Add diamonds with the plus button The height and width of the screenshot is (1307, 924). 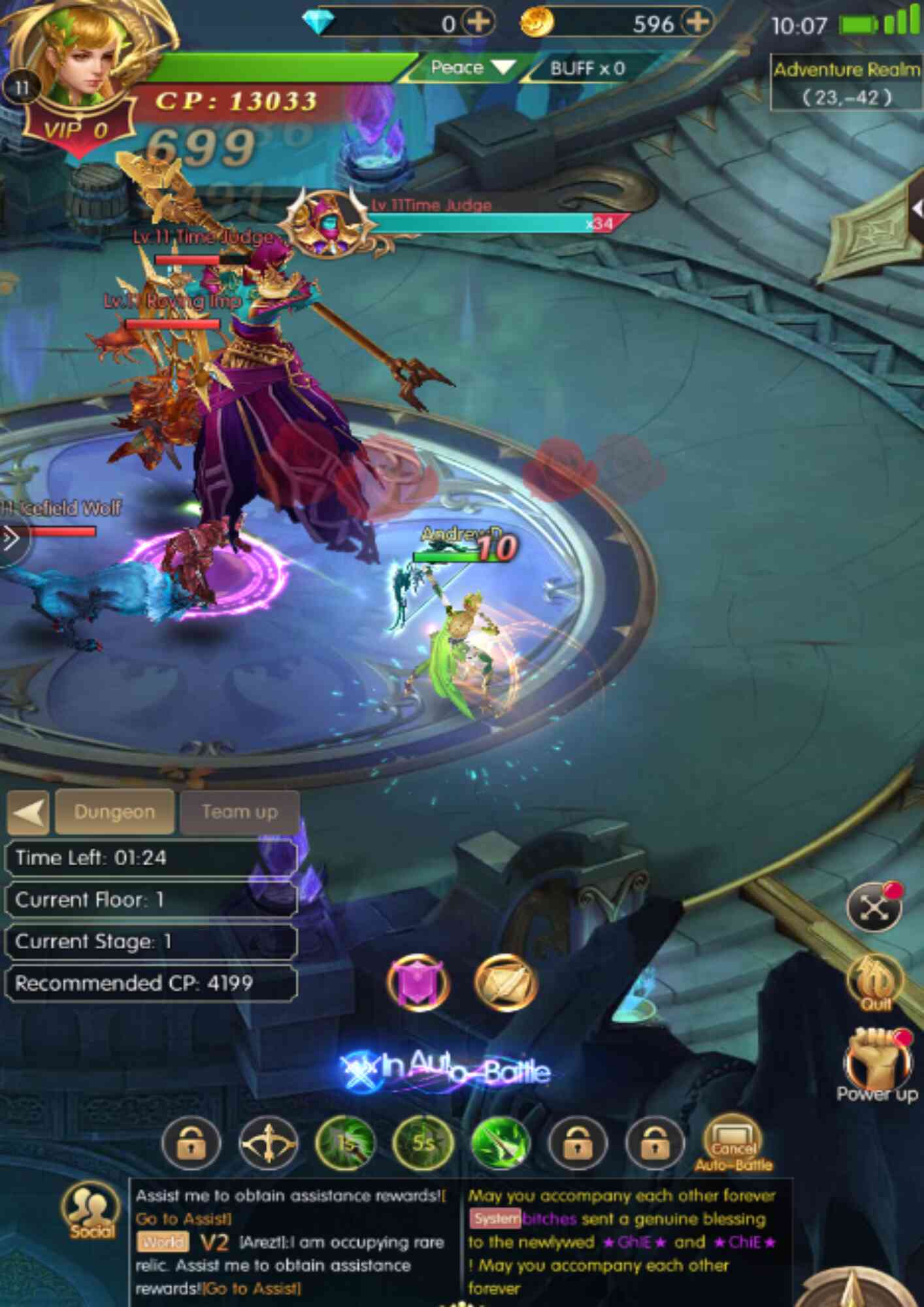[x=478, y=23]
